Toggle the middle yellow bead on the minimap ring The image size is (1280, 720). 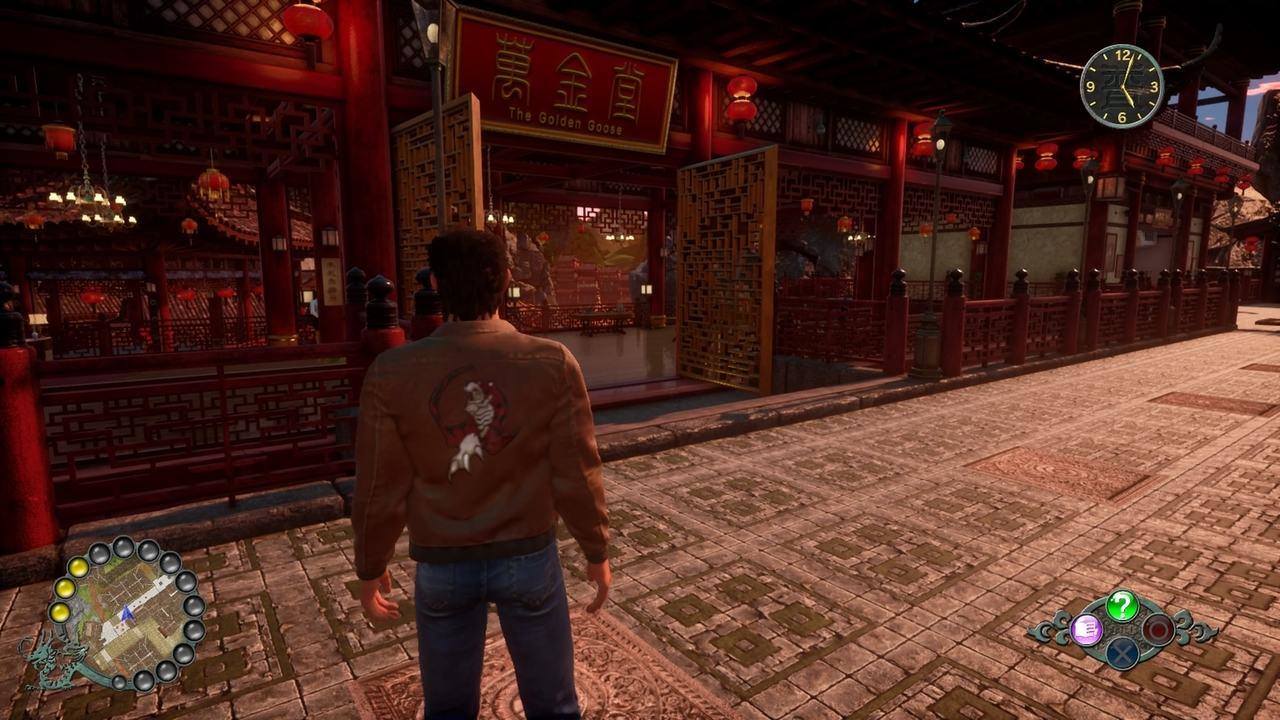tap(64, 588)
